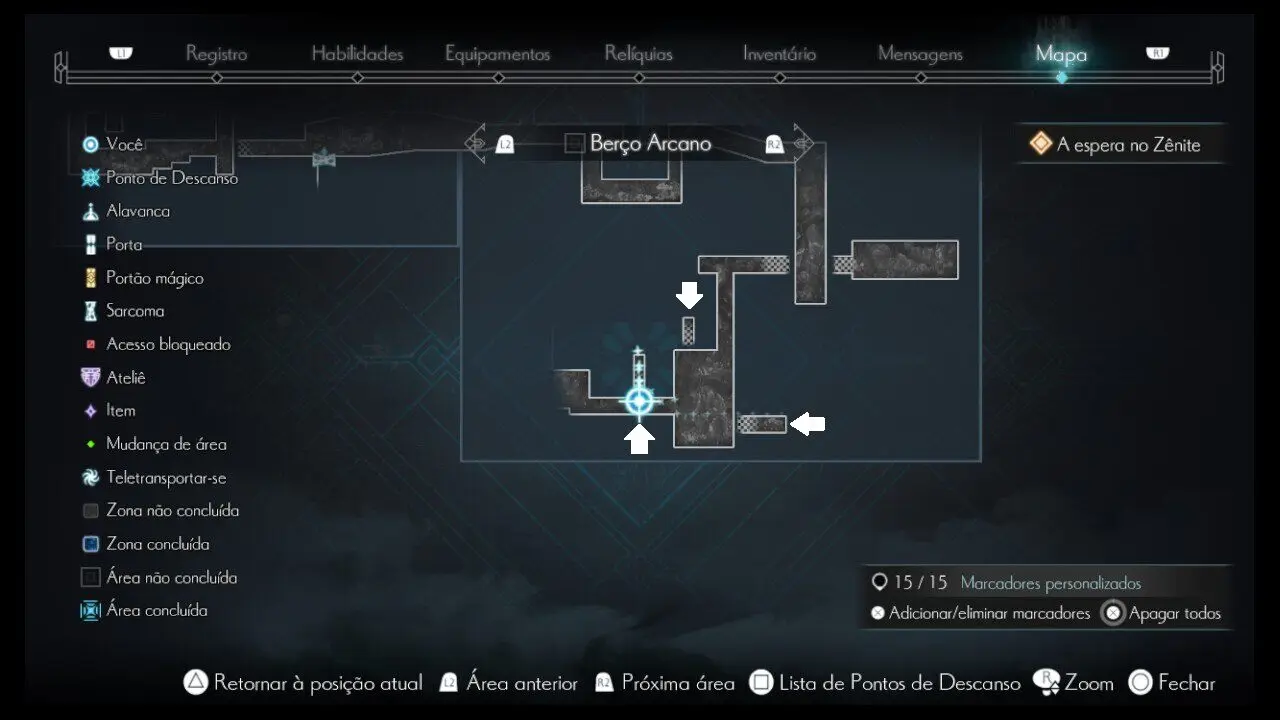
Task: Select the Alavanca legend entry
Action: [x=138, y=211]
